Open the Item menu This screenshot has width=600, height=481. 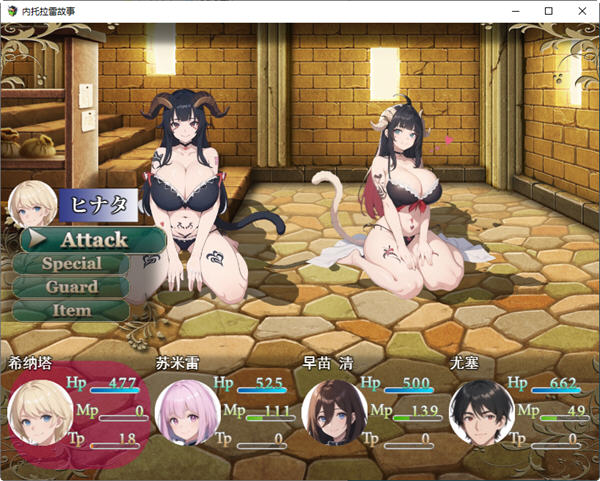pyautogui.click(x=71, y=310)
